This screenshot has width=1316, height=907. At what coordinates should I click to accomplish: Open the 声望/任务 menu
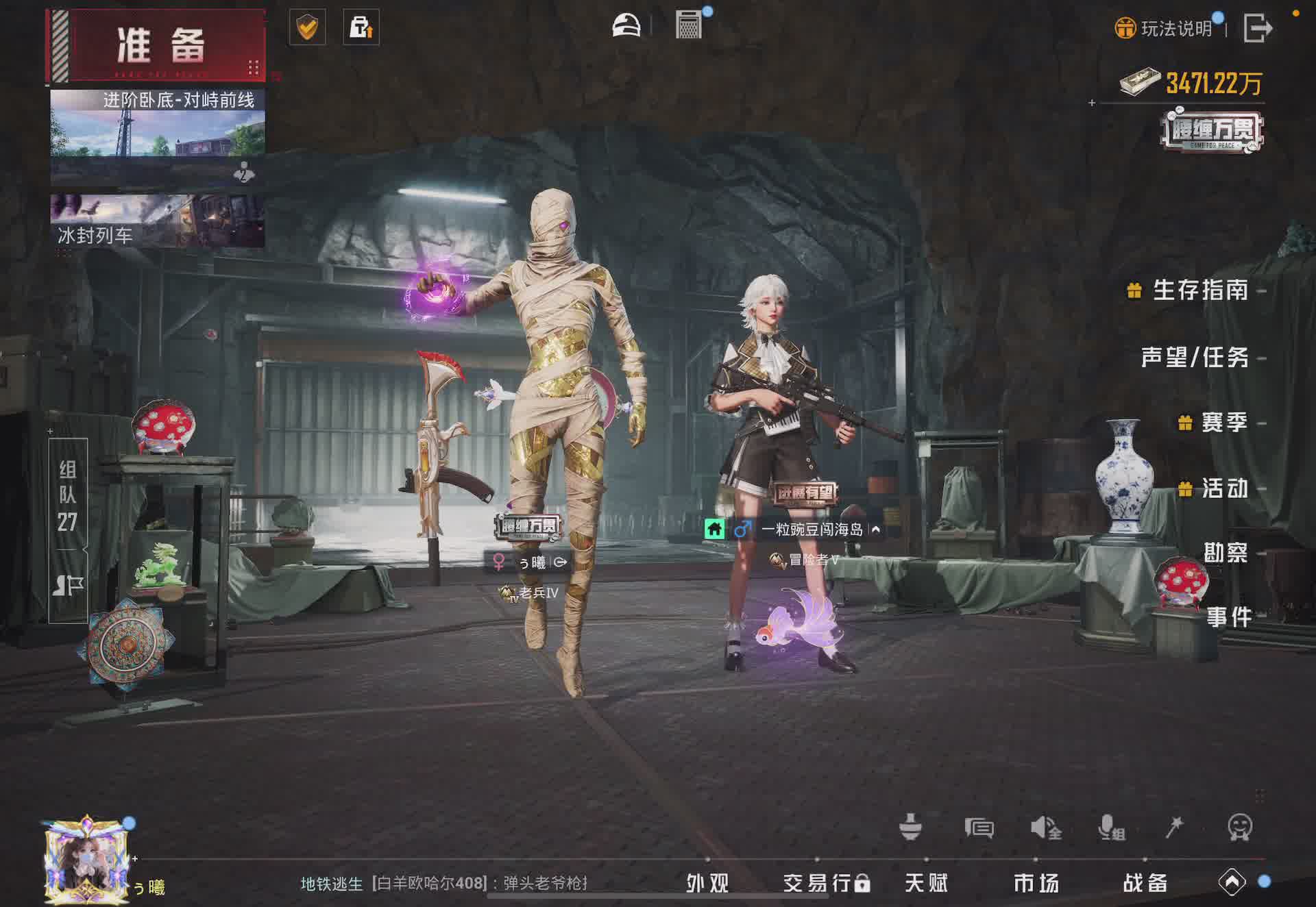pos(1194,357)
